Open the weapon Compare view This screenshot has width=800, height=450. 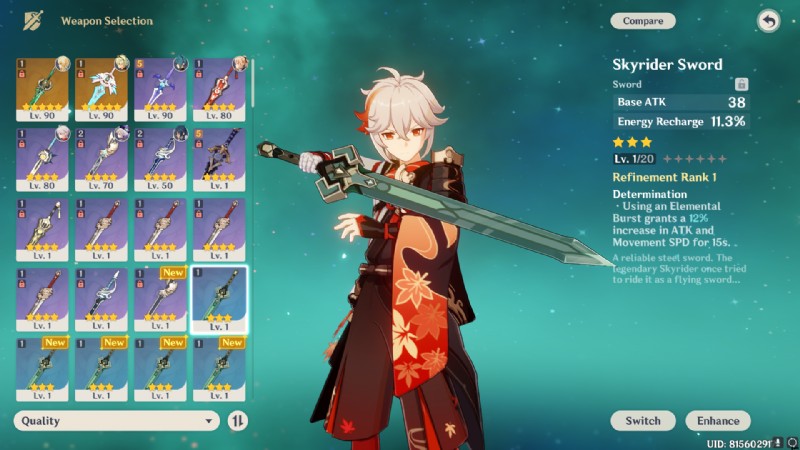point(642,21)
